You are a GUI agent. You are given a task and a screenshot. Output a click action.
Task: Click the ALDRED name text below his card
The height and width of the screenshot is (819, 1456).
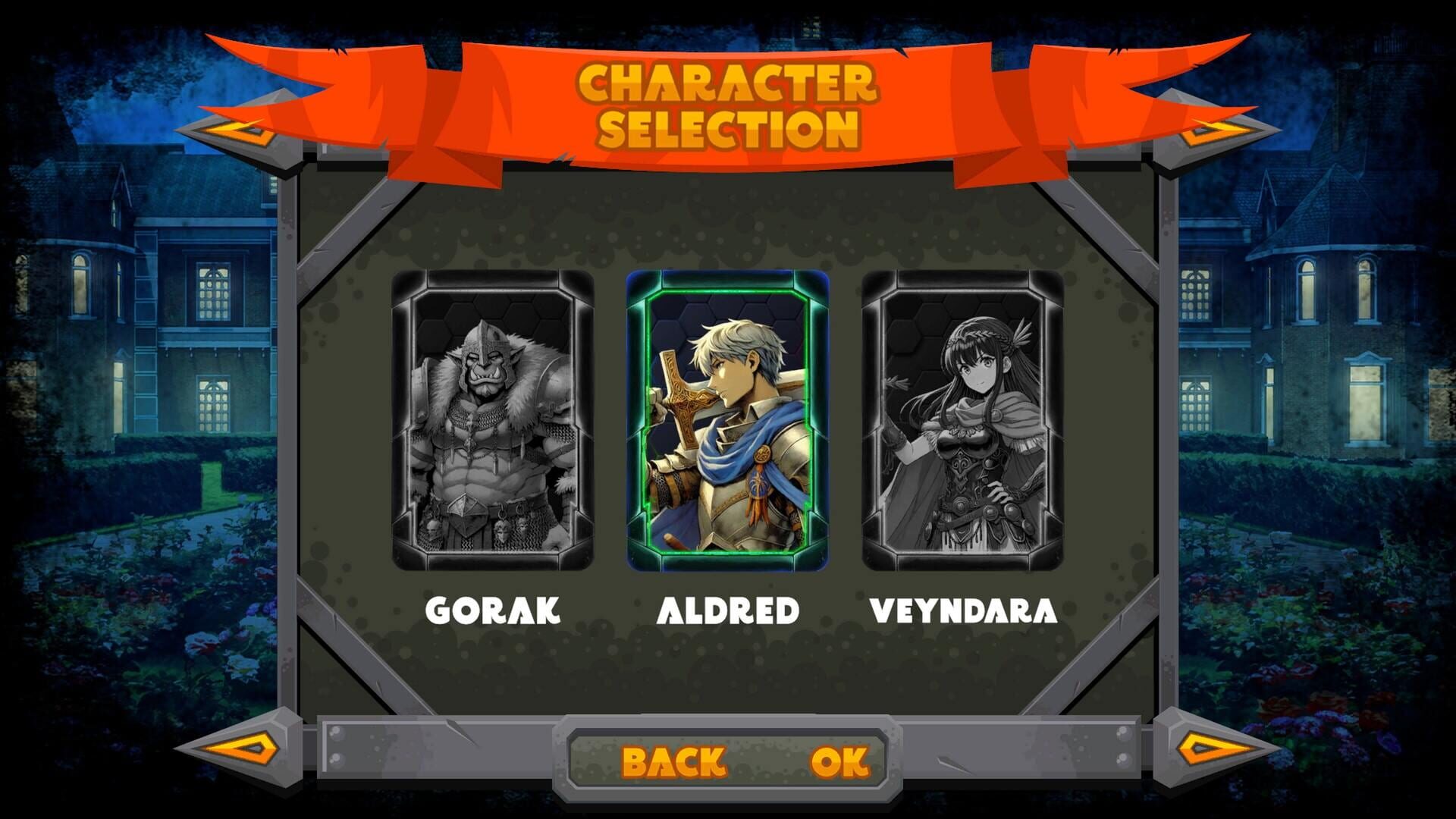click(x=730, y=608)
